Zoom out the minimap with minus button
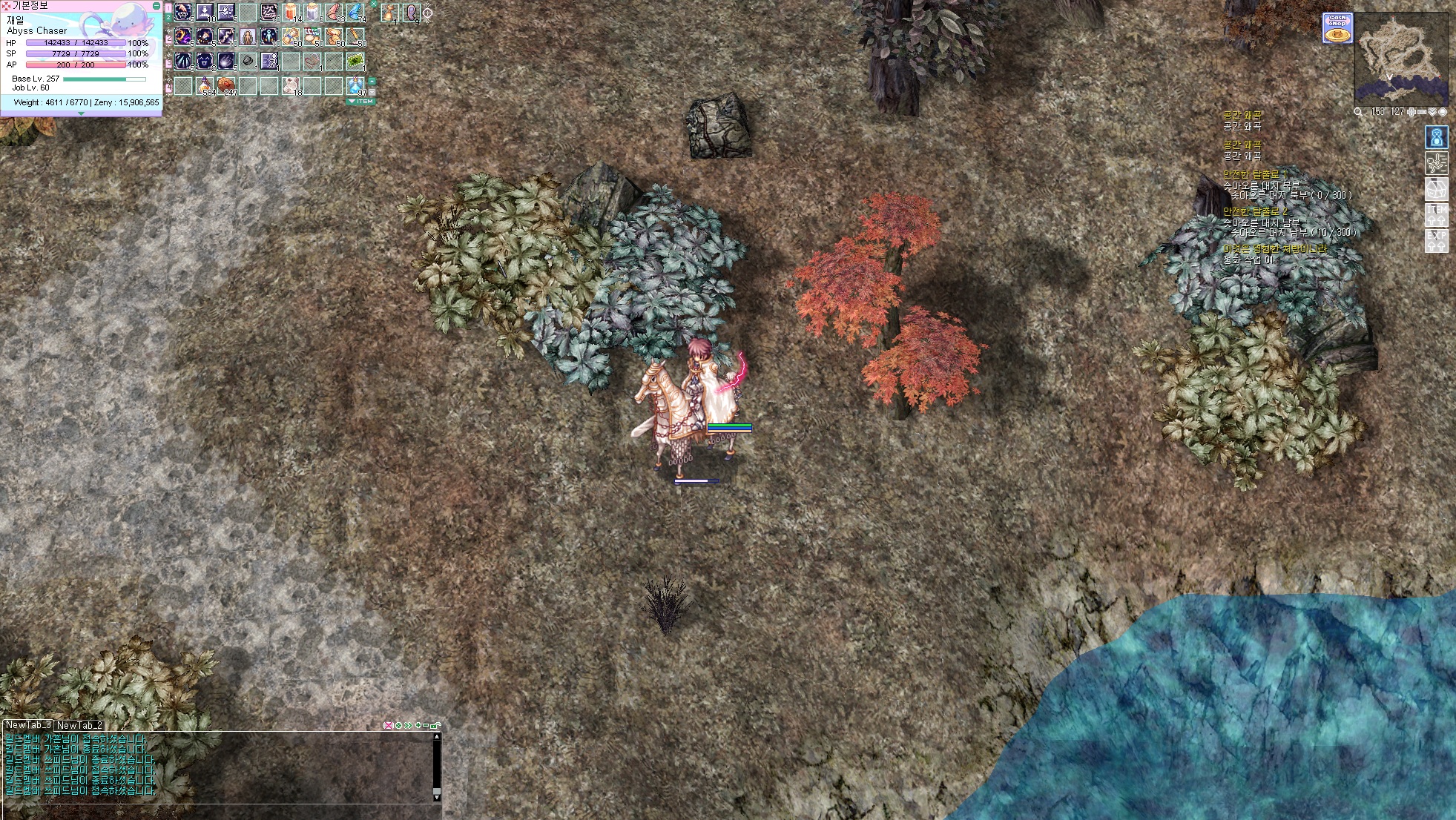1456x820 pixels. 1422,112
